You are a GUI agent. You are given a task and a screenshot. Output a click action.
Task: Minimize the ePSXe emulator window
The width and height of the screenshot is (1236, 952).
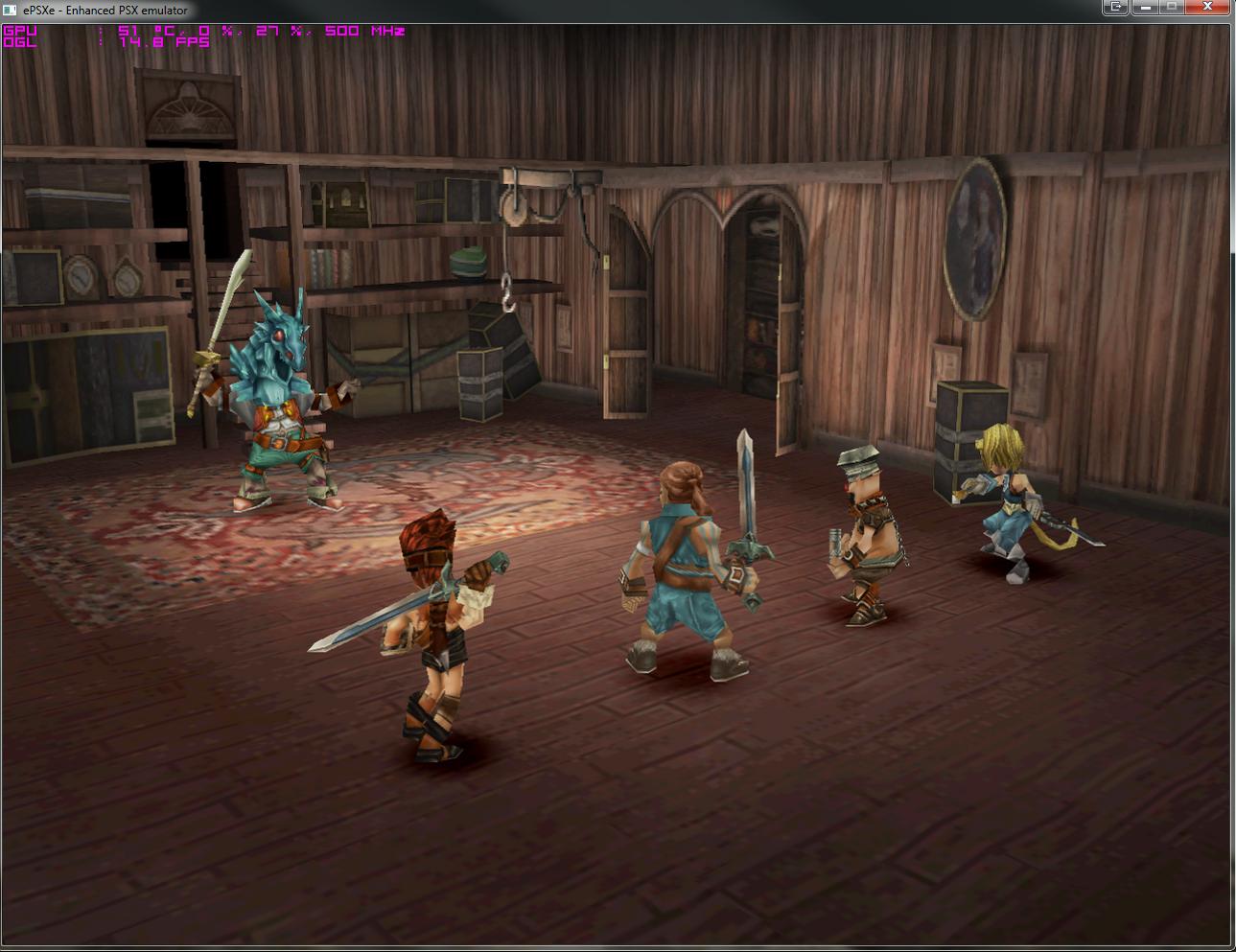[1144, 8]
